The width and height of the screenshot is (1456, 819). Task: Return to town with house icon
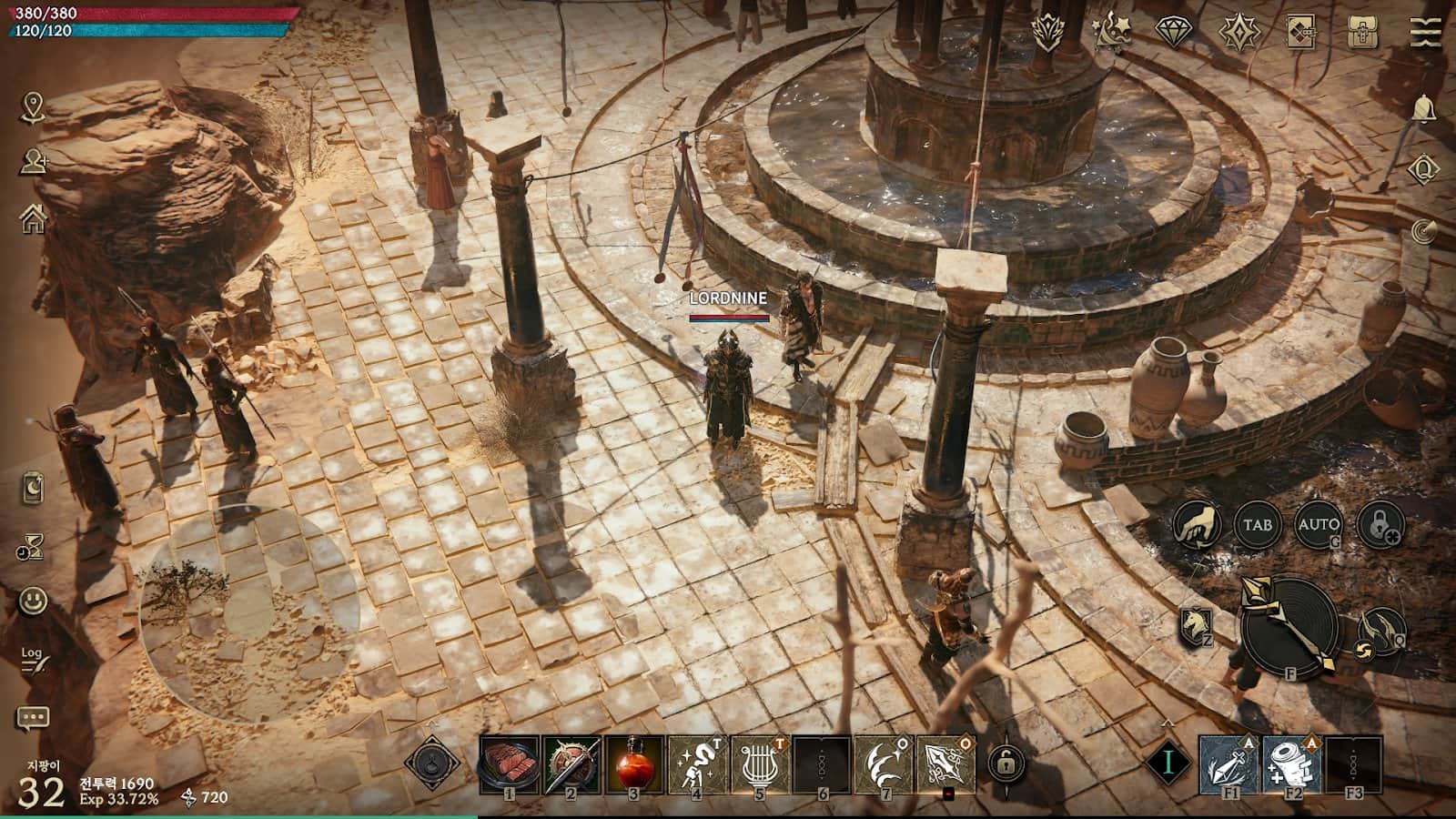coord(34,217)
